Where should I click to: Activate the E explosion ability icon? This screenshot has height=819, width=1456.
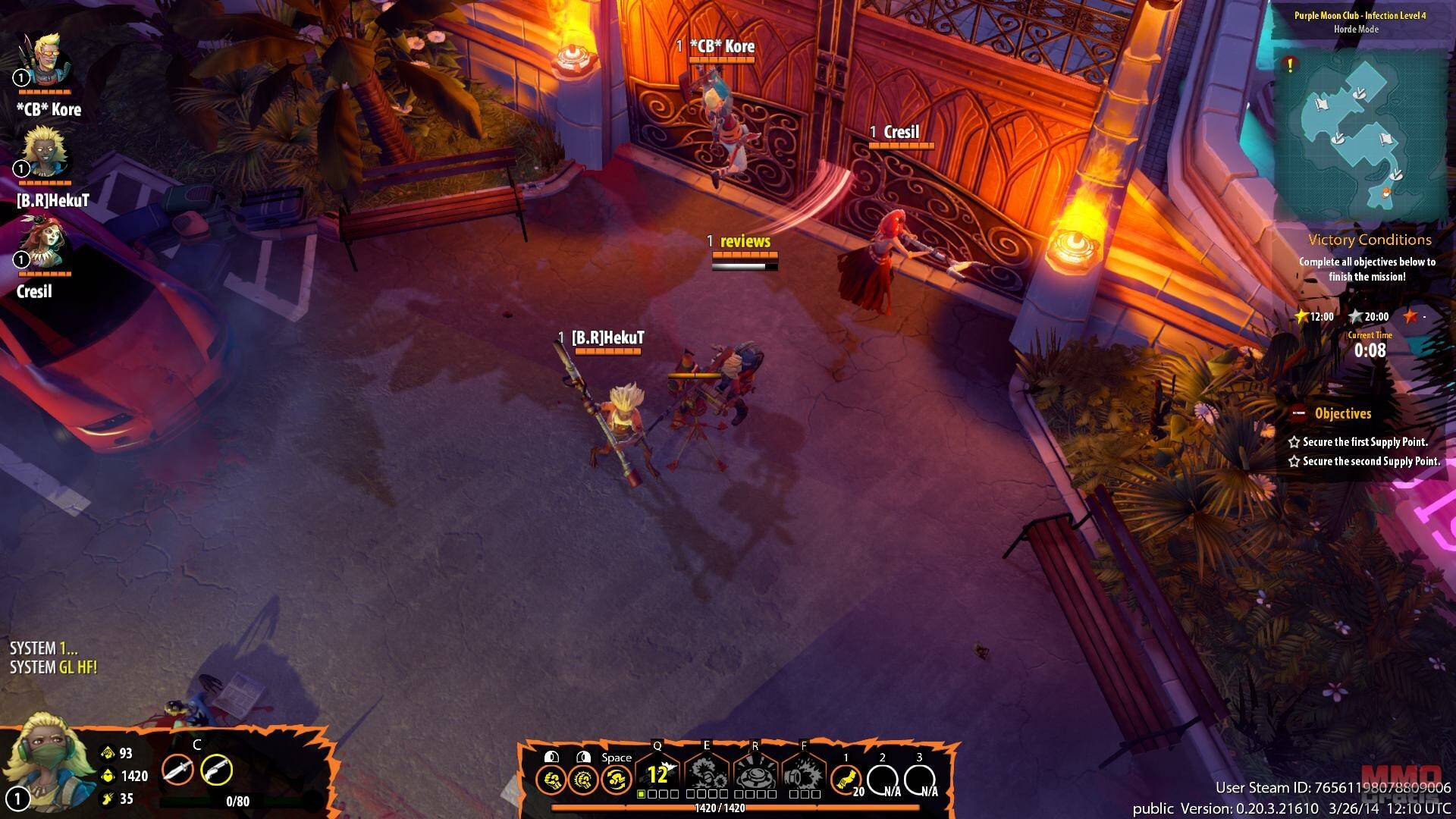[707, 774]
